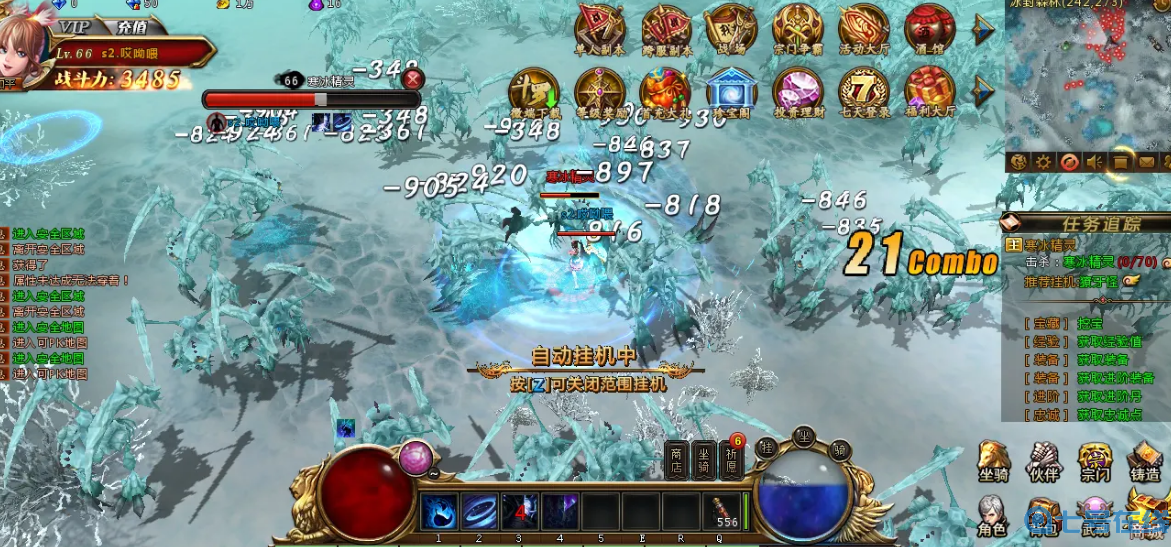Viewport: 1171px width, 547px height.
Task: Open the 充值 recharge tab
Action: (x=131, y=26)
